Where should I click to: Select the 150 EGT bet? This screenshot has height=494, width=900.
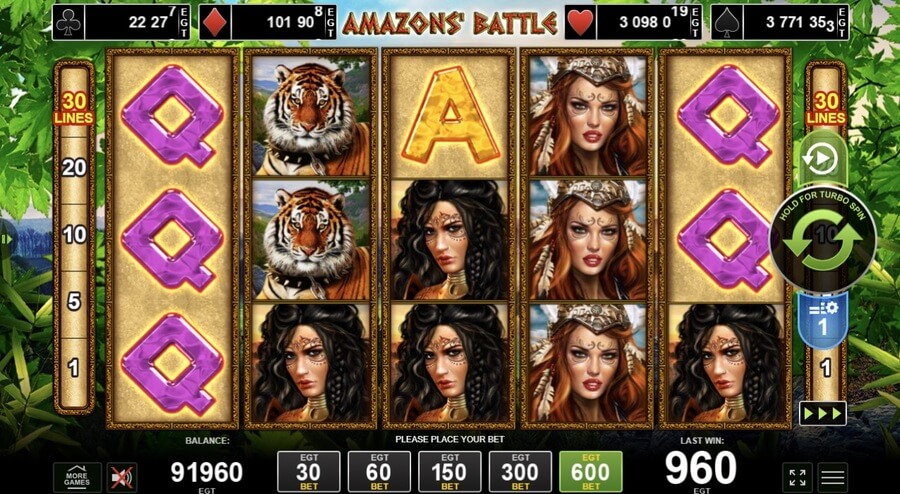tap(450, 472)
